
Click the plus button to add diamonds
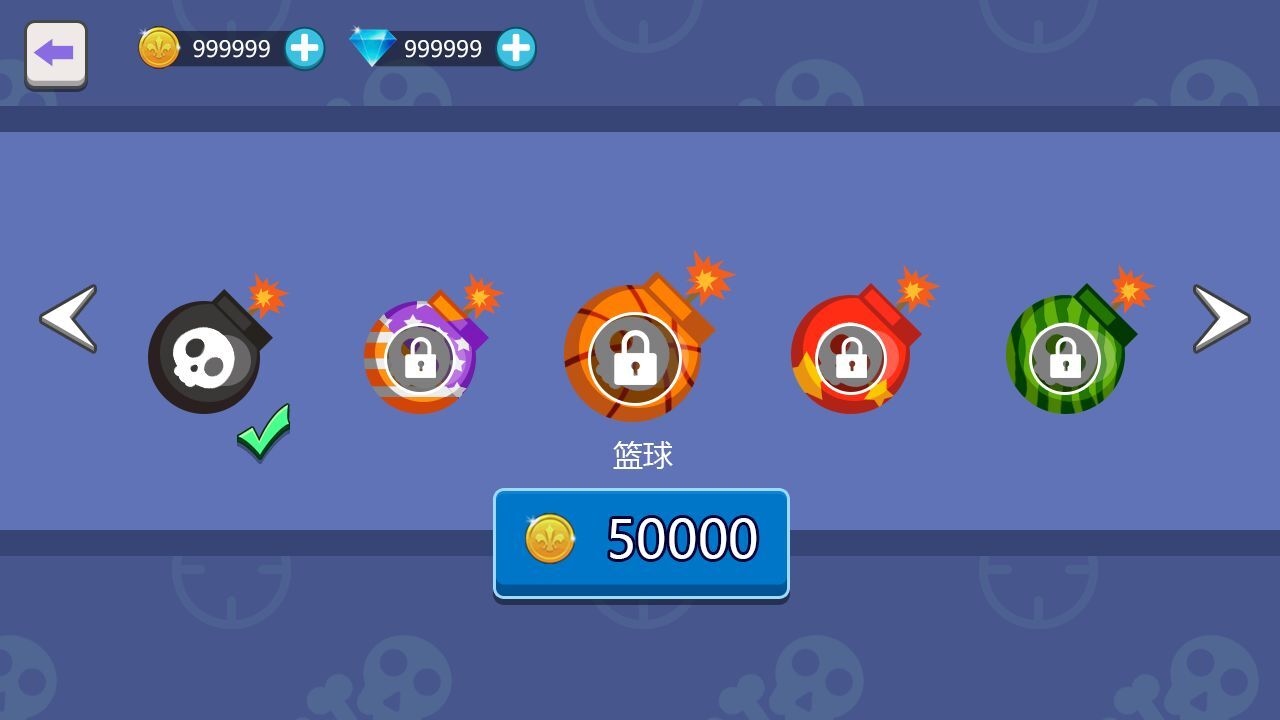tap(518, 46)
